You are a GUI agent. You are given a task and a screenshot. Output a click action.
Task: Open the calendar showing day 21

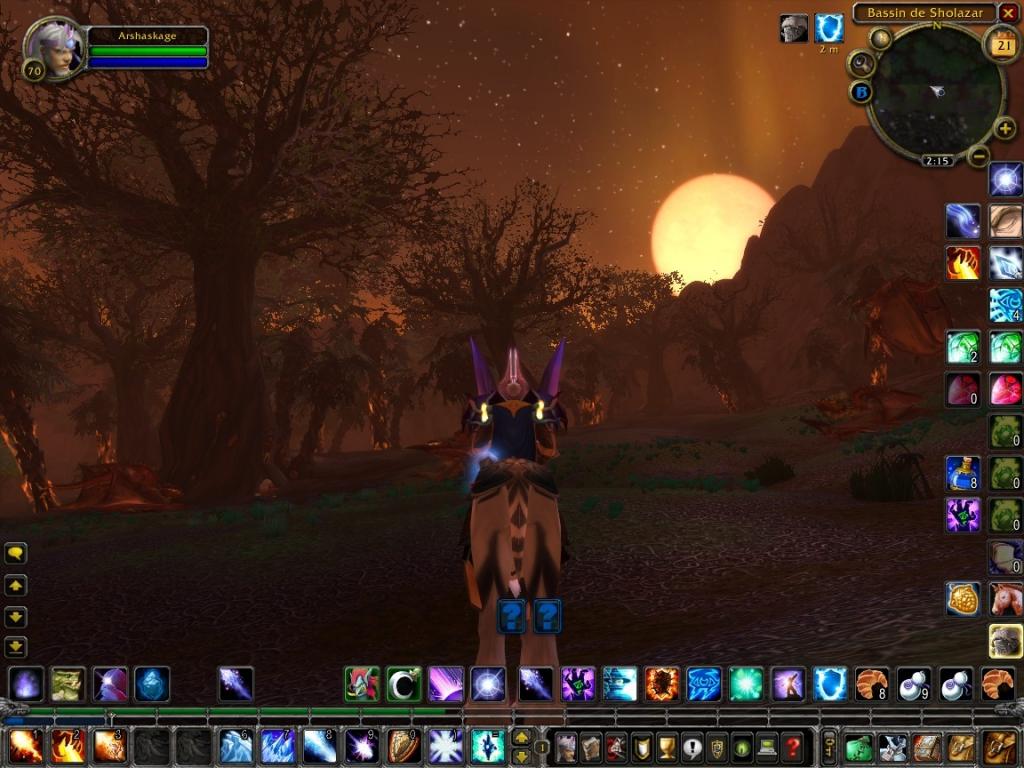1001,43
